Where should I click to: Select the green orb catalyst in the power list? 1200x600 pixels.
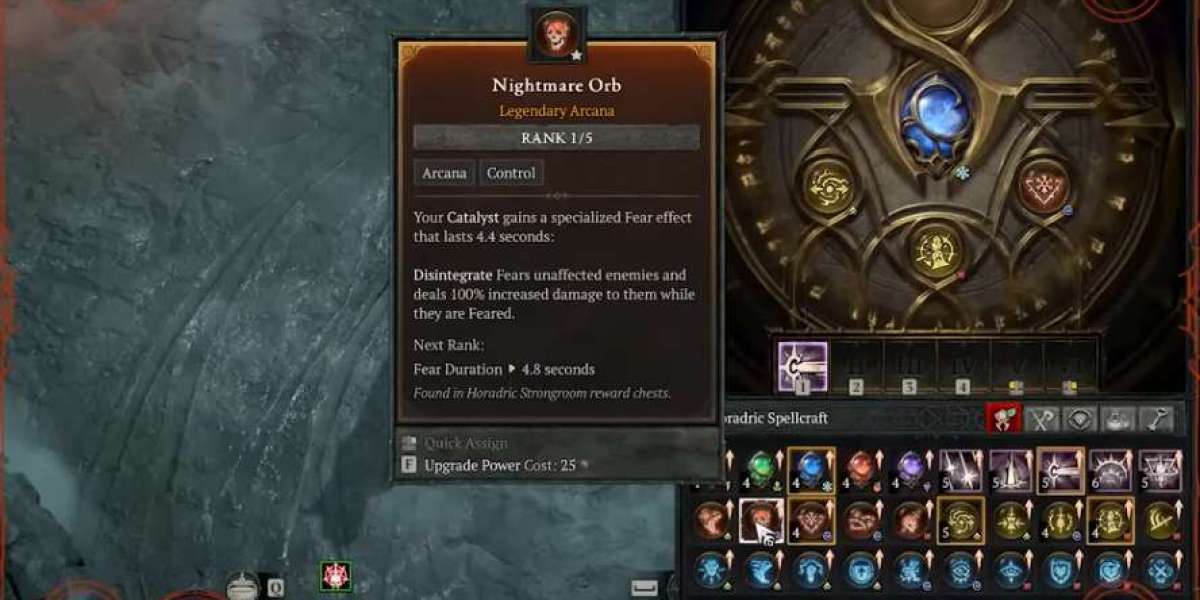(760, 469)
